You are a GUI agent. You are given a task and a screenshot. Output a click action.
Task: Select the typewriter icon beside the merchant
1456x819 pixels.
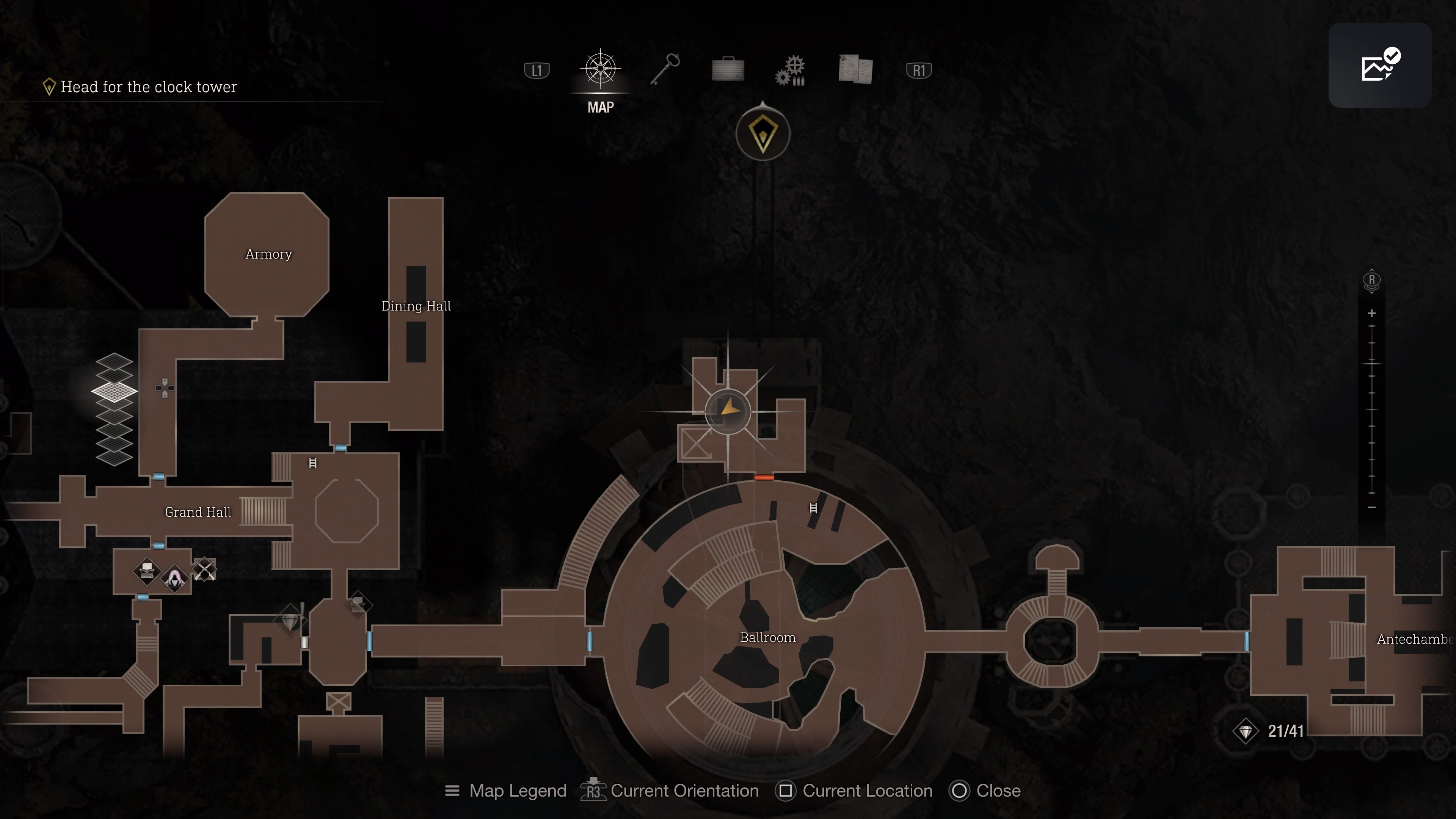pyautogui.click(x=147, y=570)
